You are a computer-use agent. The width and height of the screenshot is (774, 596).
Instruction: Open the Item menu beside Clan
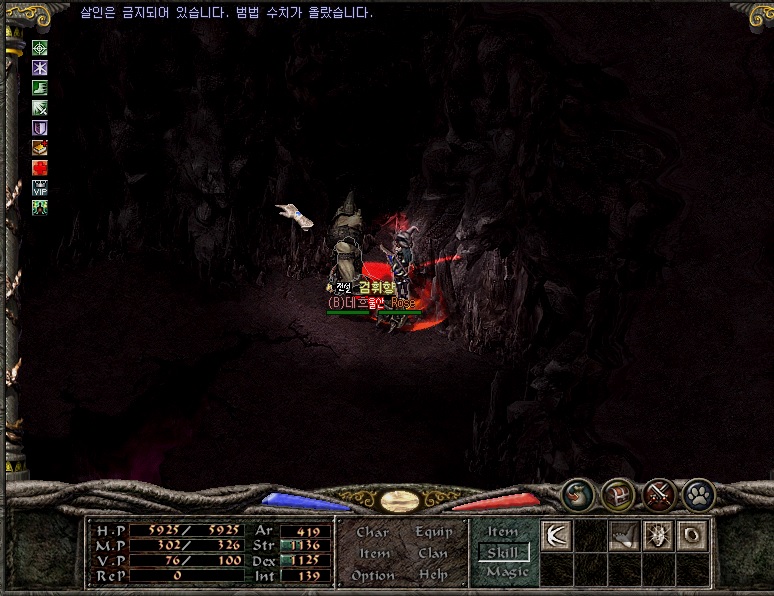pos(374,553)
